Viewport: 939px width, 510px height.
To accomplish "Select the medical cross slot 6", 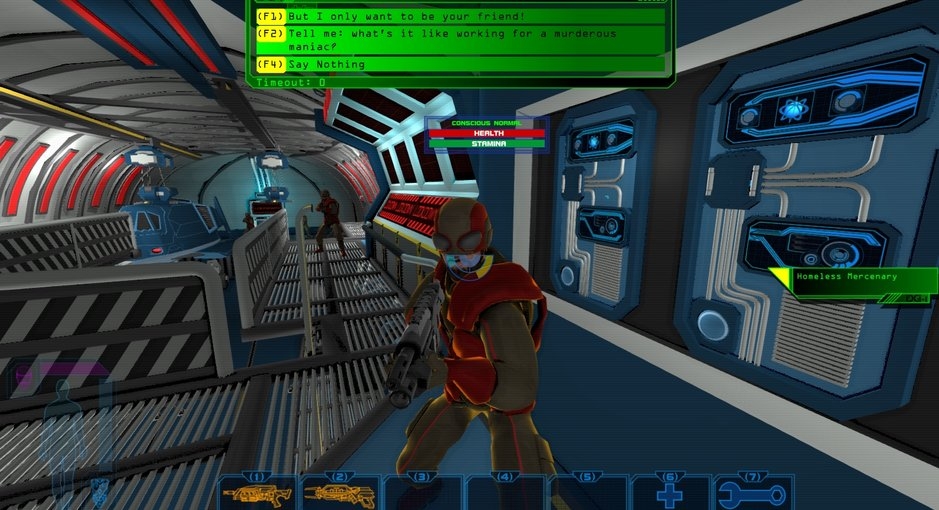I will tap(670, 493).
